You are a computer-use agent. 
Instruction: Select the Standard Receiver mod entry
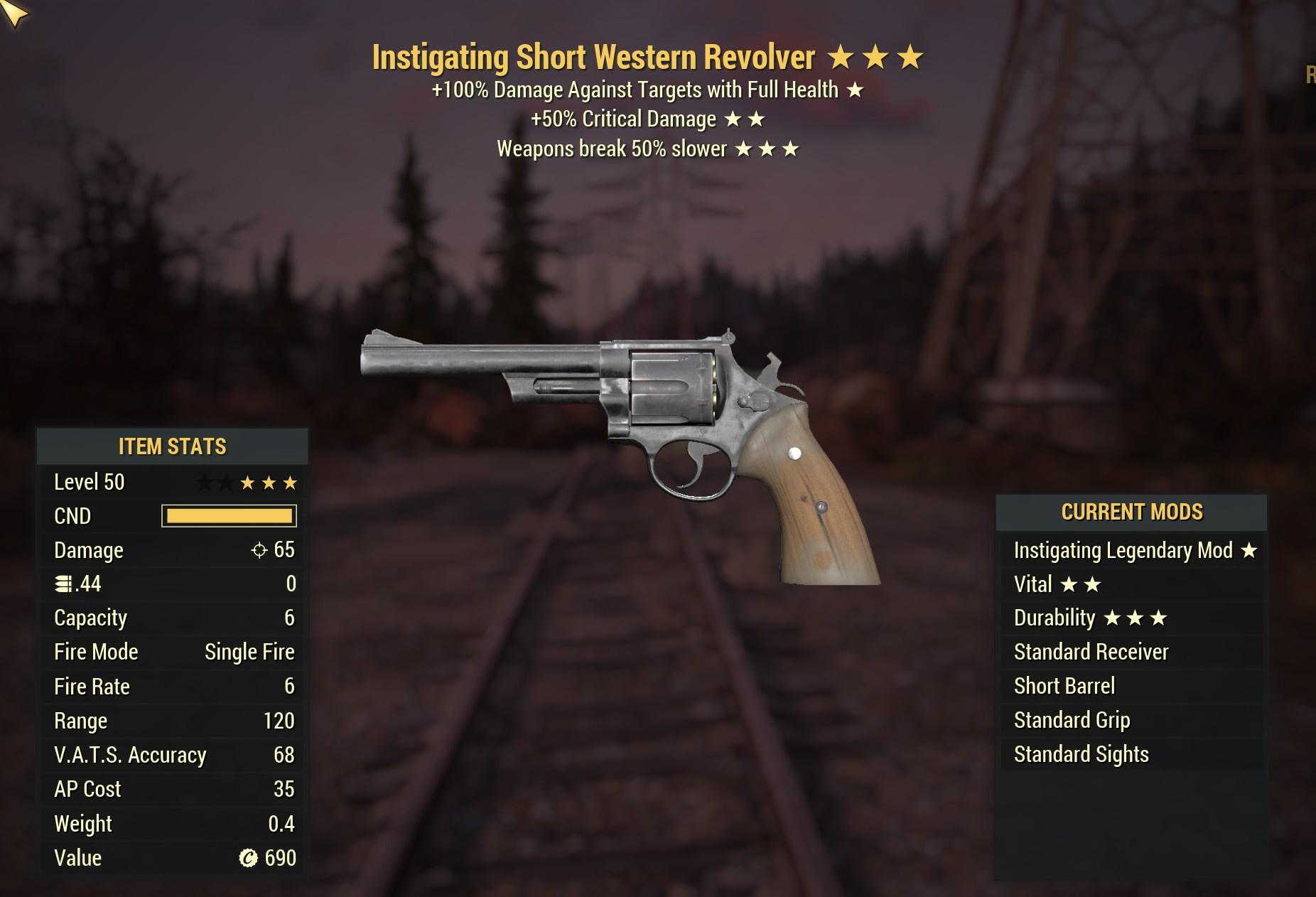[1091, 652]
